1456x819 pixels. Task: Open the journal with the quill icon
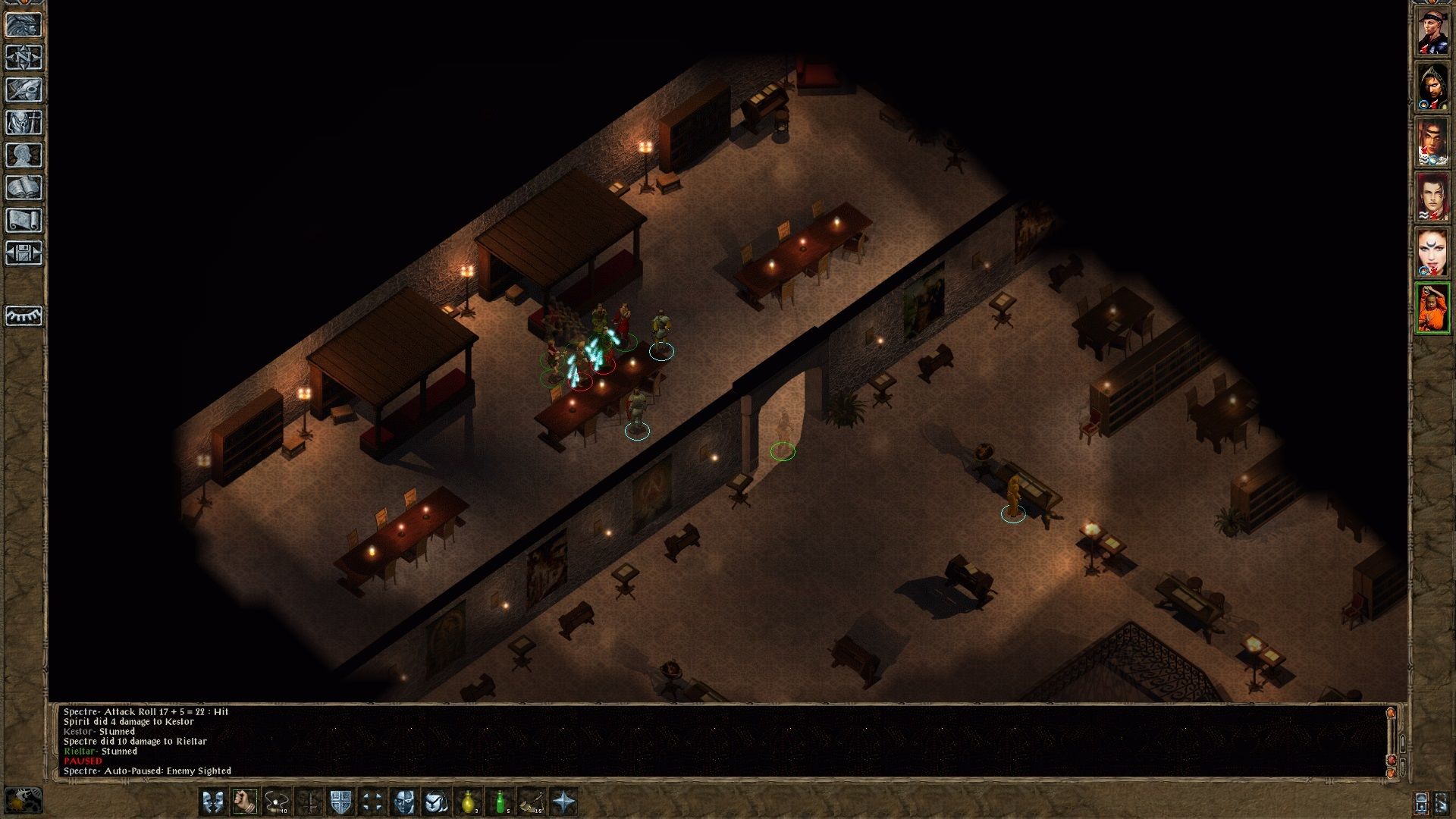(x=24, y=90)
